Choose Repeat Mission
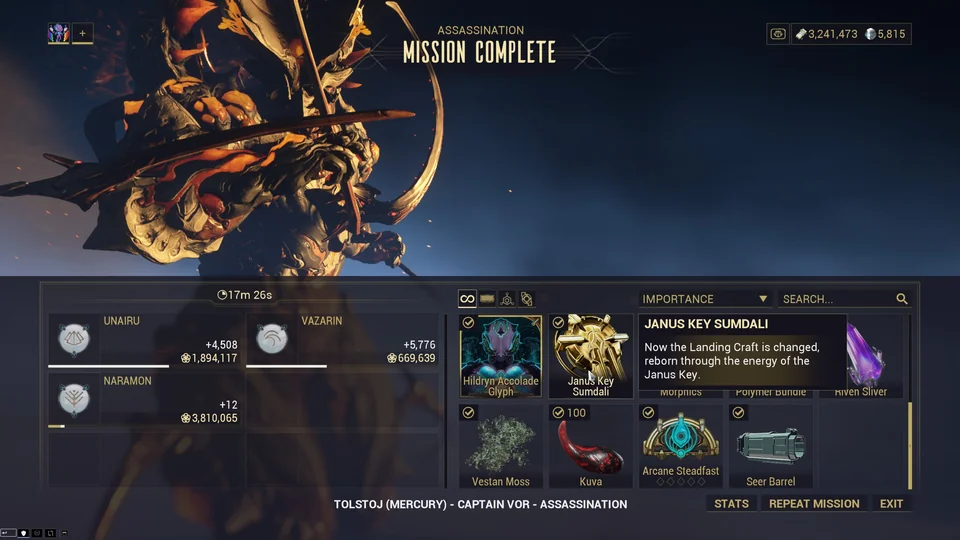This screenshot has height=540, width=960. click(814, 504)
